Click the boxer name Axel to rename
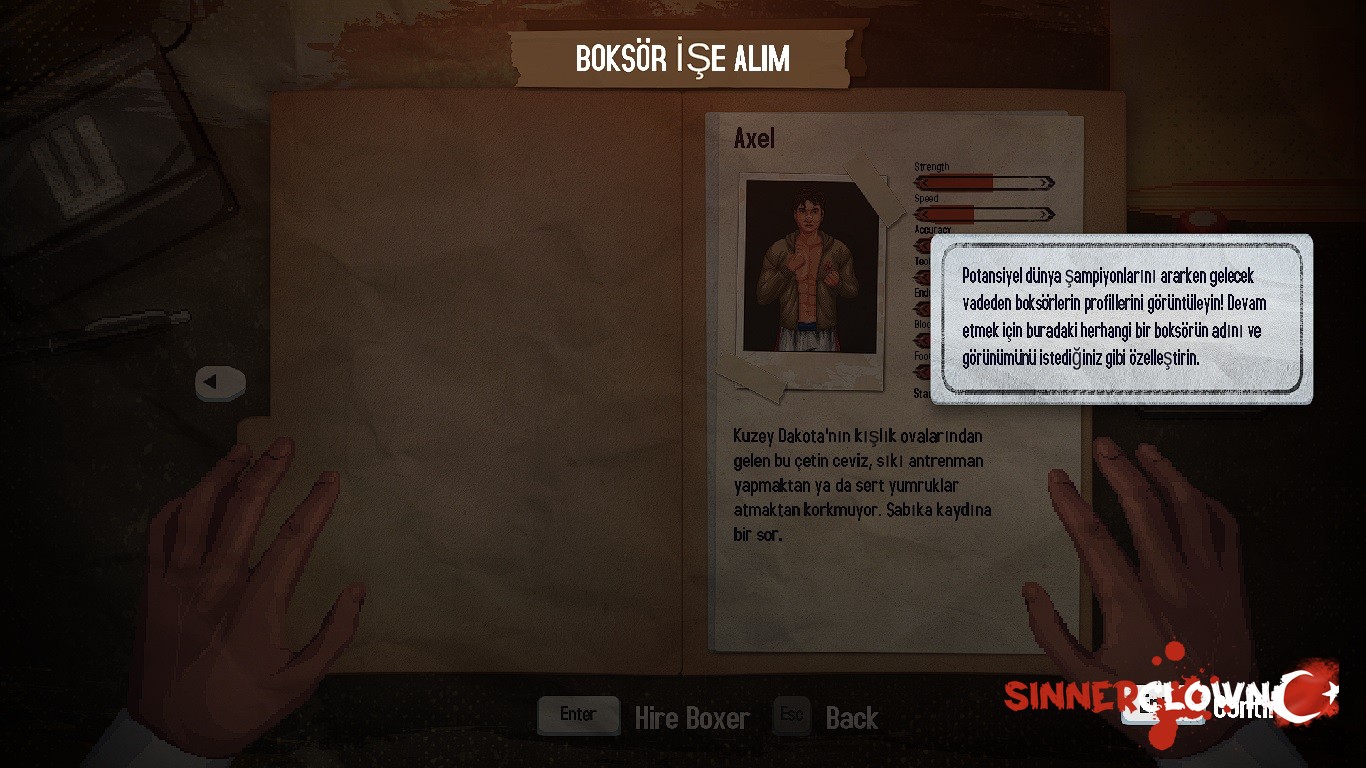The width and height of the screenshot is (1366, 768). point(754,138)
